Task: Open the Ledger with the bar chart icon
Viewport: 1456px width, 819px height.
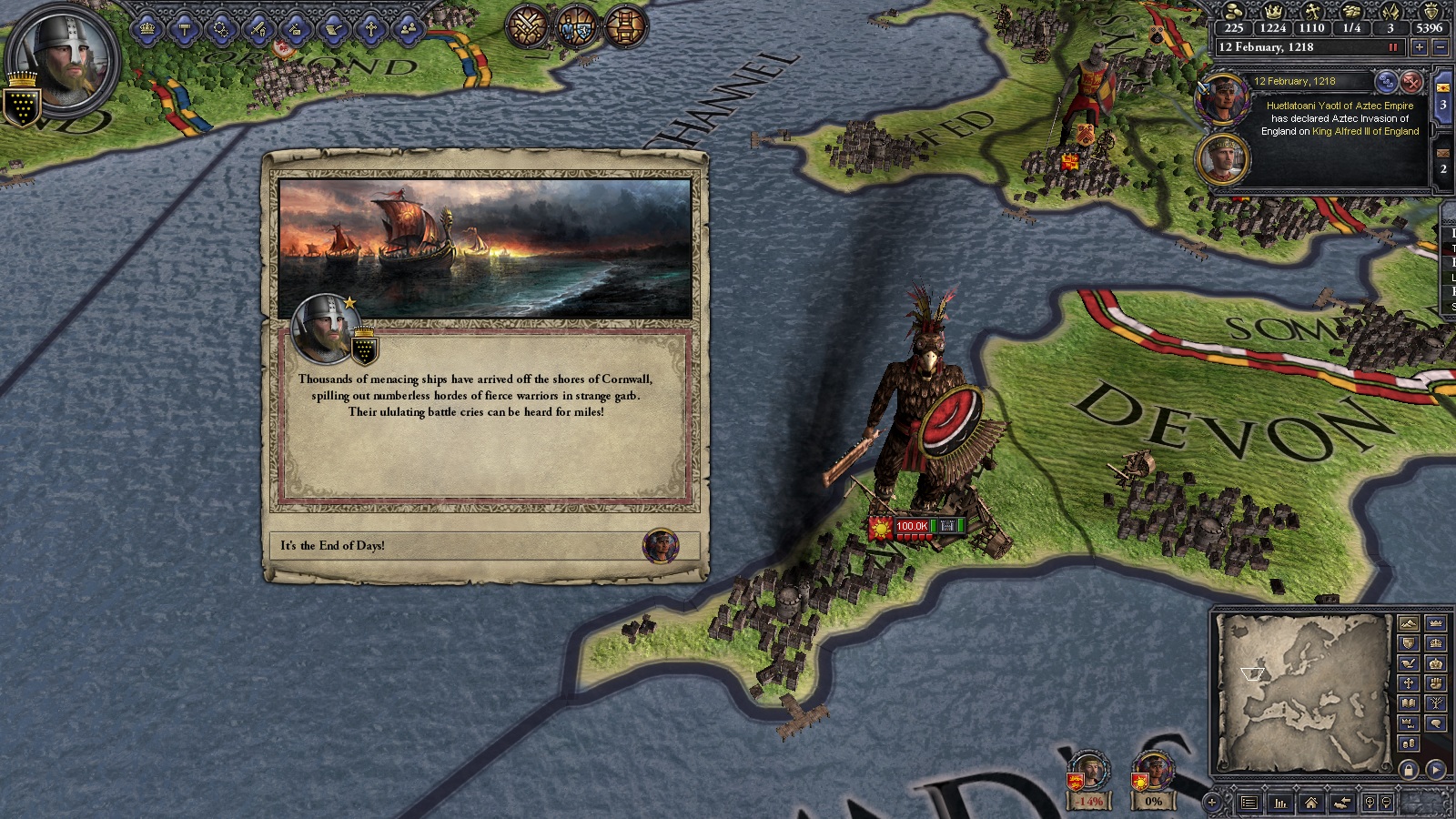Action: [x=1281, y=804]
